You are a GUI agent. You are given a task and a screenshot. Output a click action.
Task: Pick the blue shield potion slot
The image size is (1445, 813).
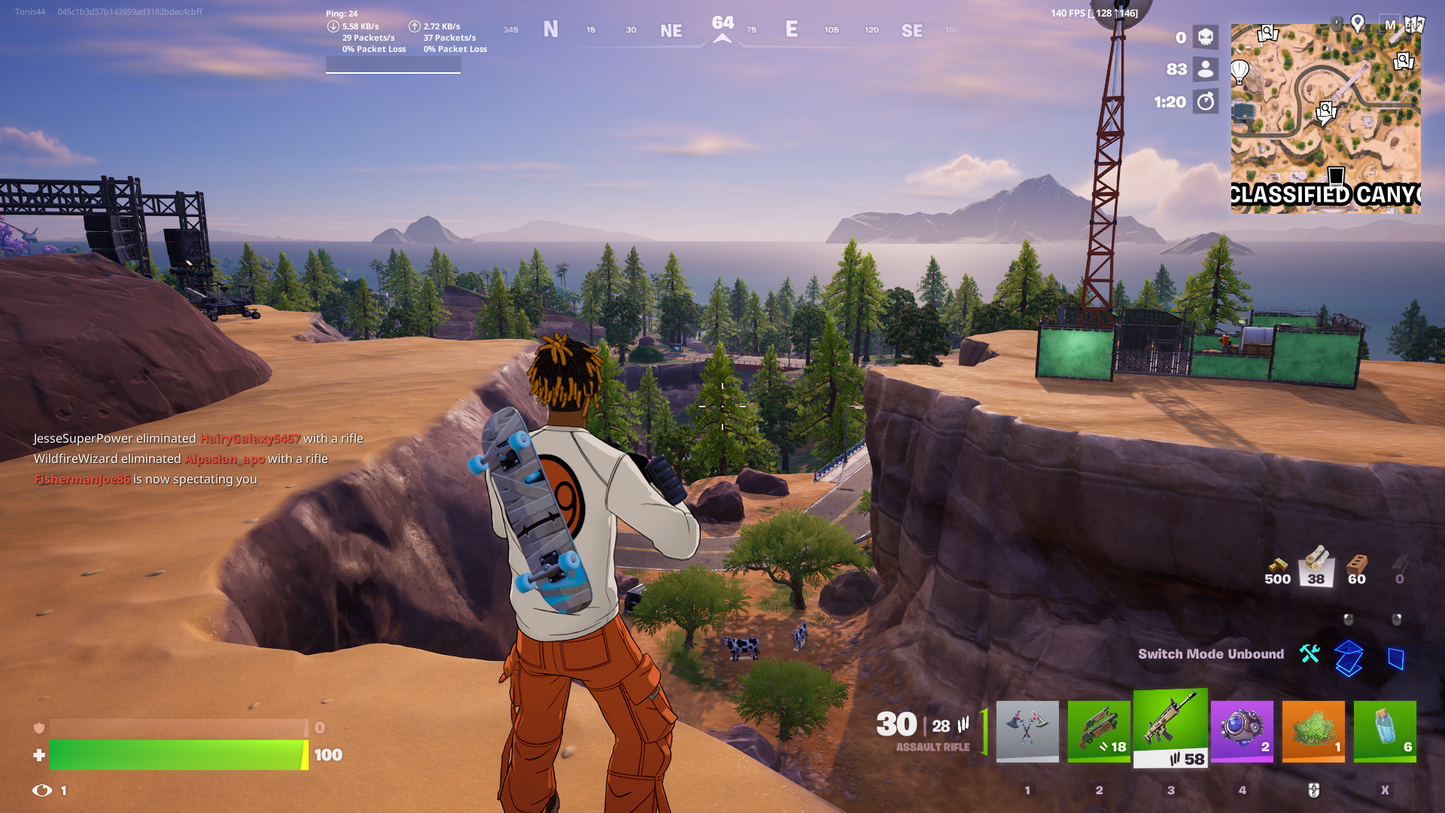click(x=1385, y=731)
